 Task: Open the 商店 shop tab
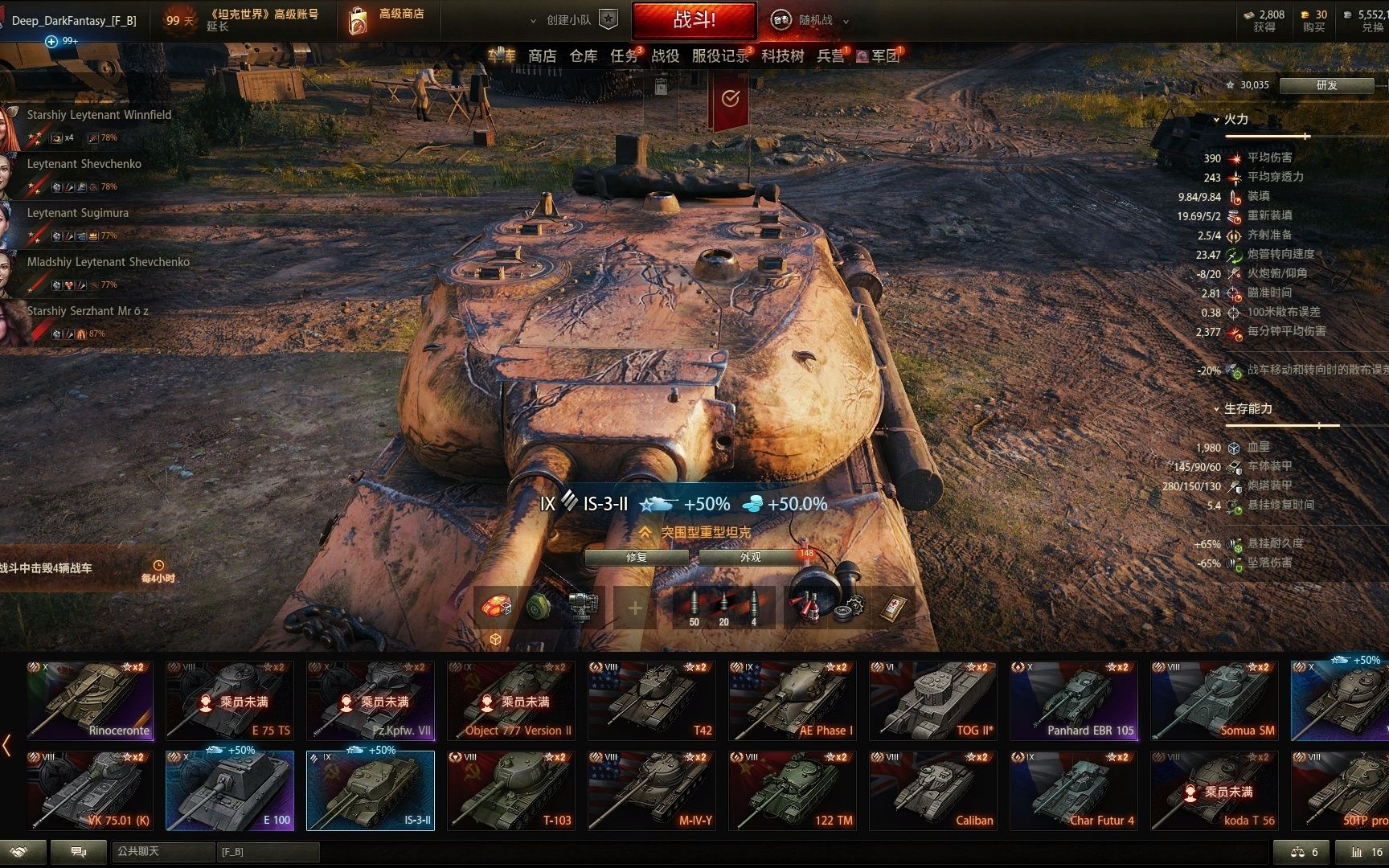542,55
